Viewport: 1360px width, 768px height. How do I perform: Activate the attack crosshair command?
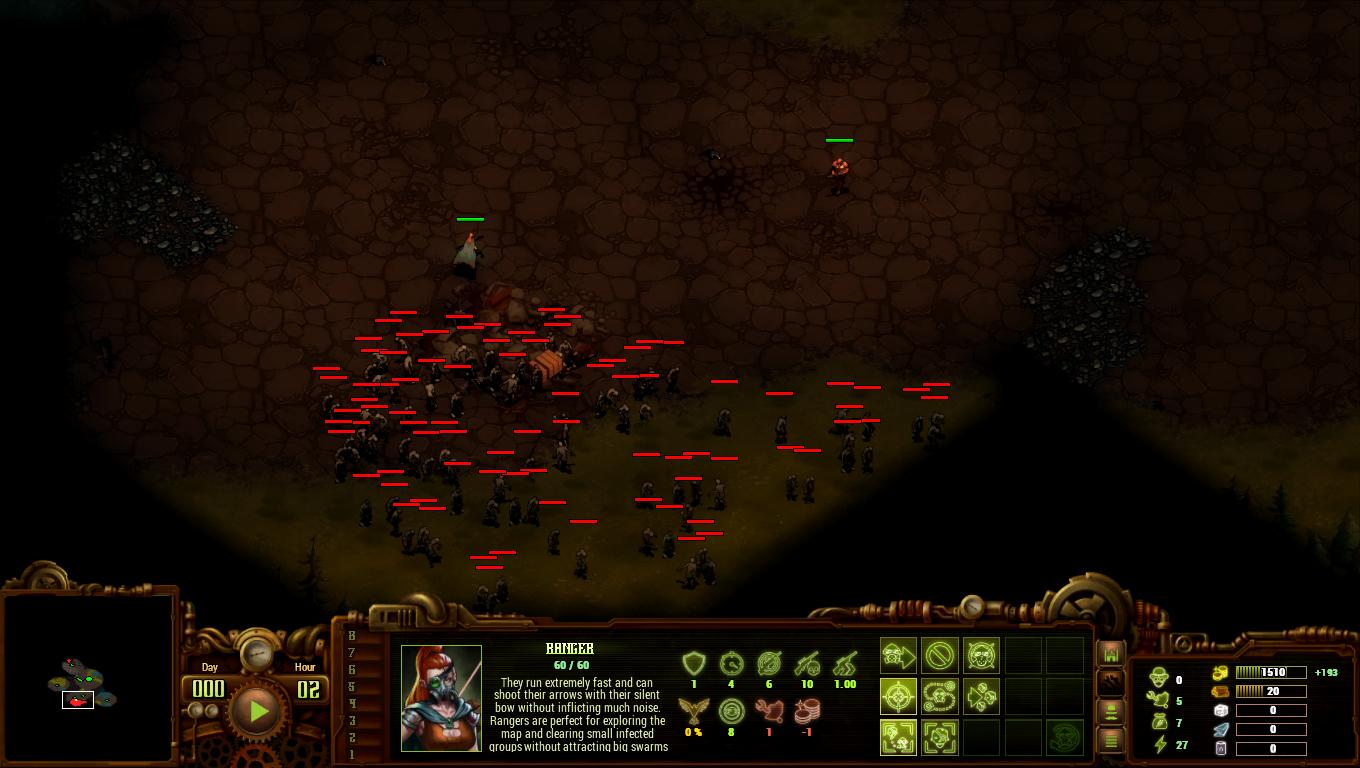click(x=898, y=696)
